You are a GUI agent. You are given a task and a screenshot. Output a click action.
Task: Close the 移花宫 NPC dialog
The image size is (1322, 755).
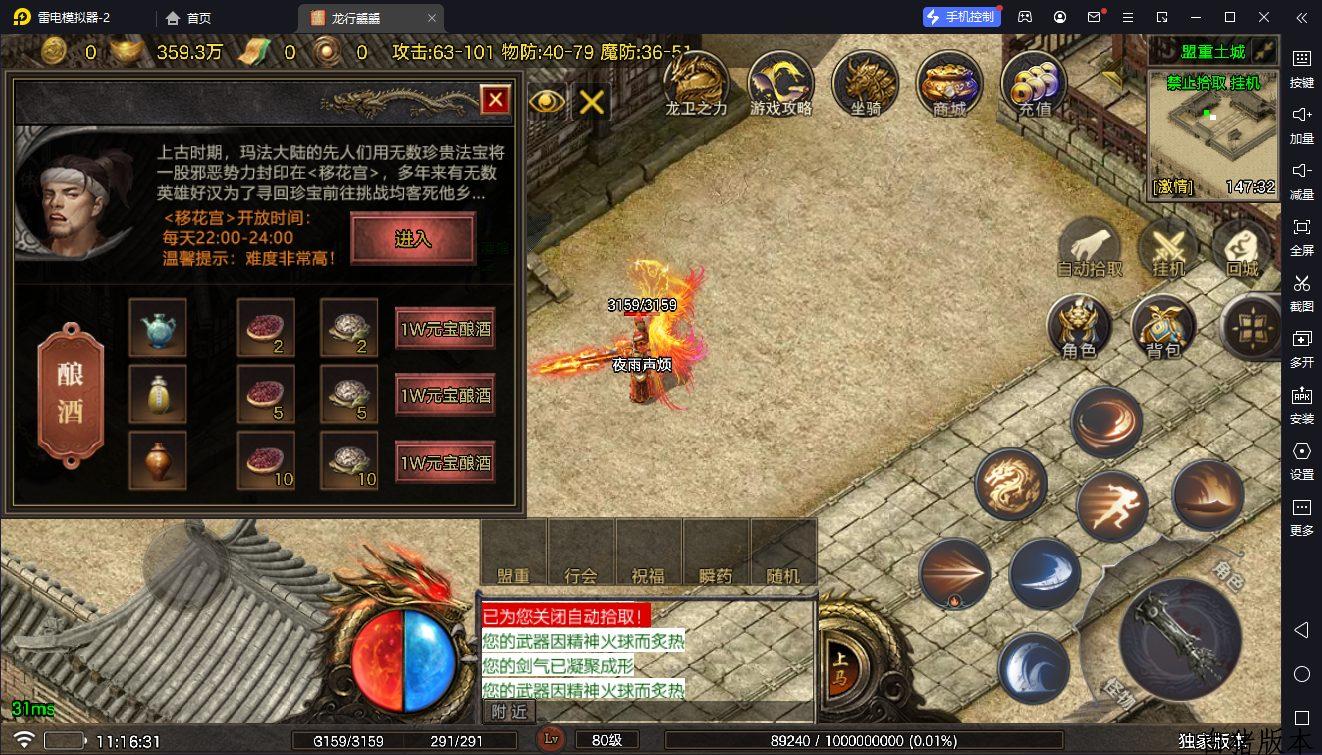pyautogui.click(x=495, y=99)
